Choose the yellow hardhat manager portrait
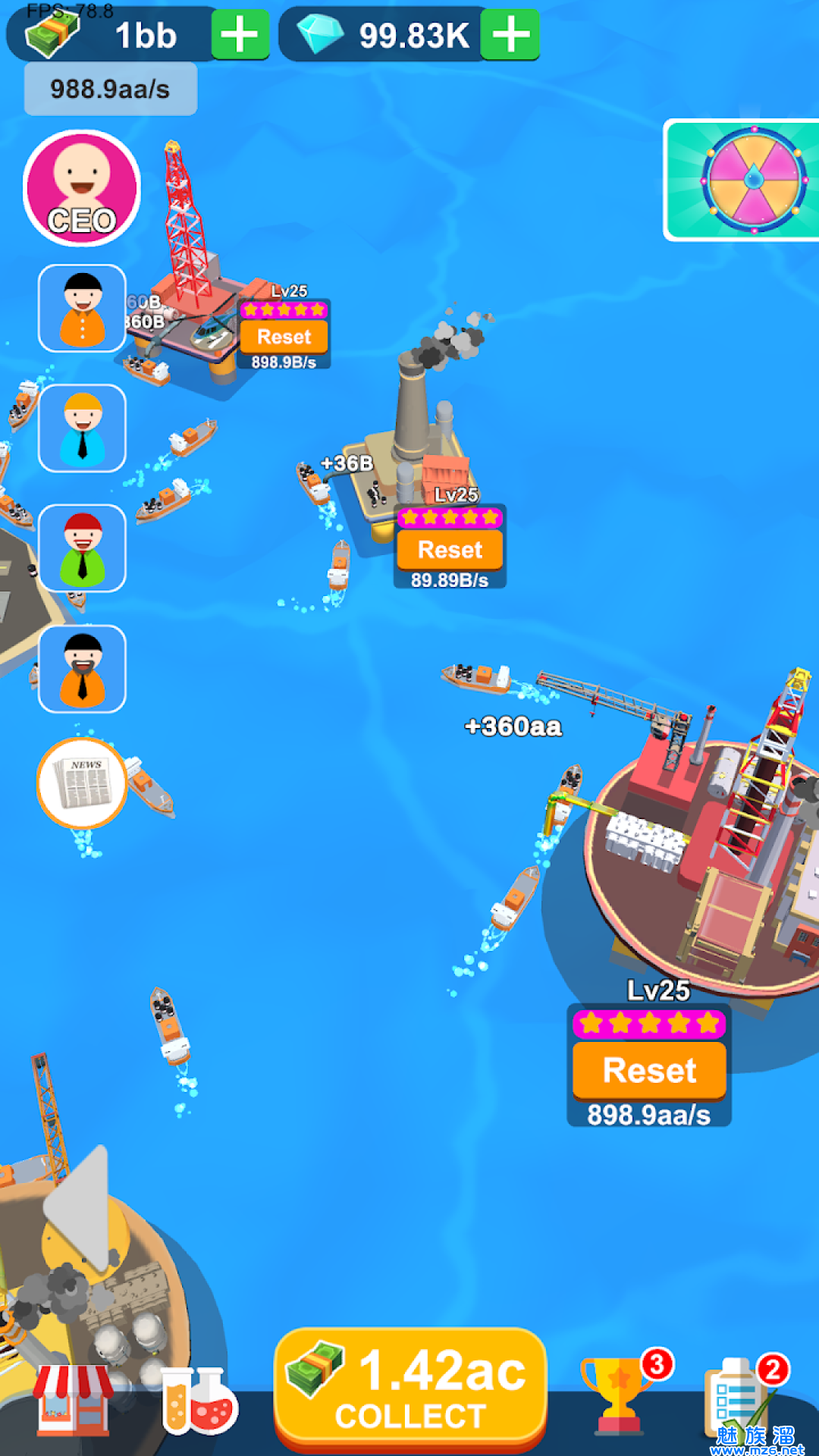This screenshot has width=819, height=1456. (82, 428)
